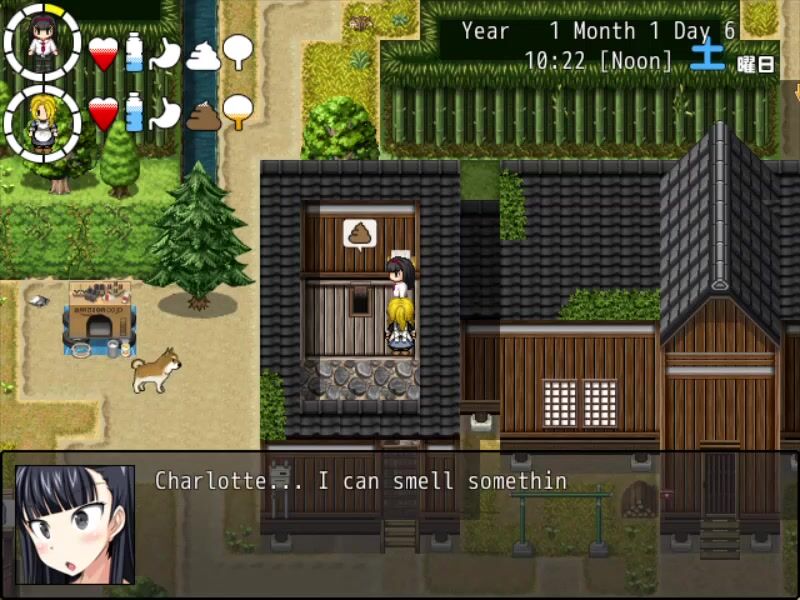The image size is (800, 600).
Task: Click the partly yellow bladder icon
Action: (x=238, y=111)
